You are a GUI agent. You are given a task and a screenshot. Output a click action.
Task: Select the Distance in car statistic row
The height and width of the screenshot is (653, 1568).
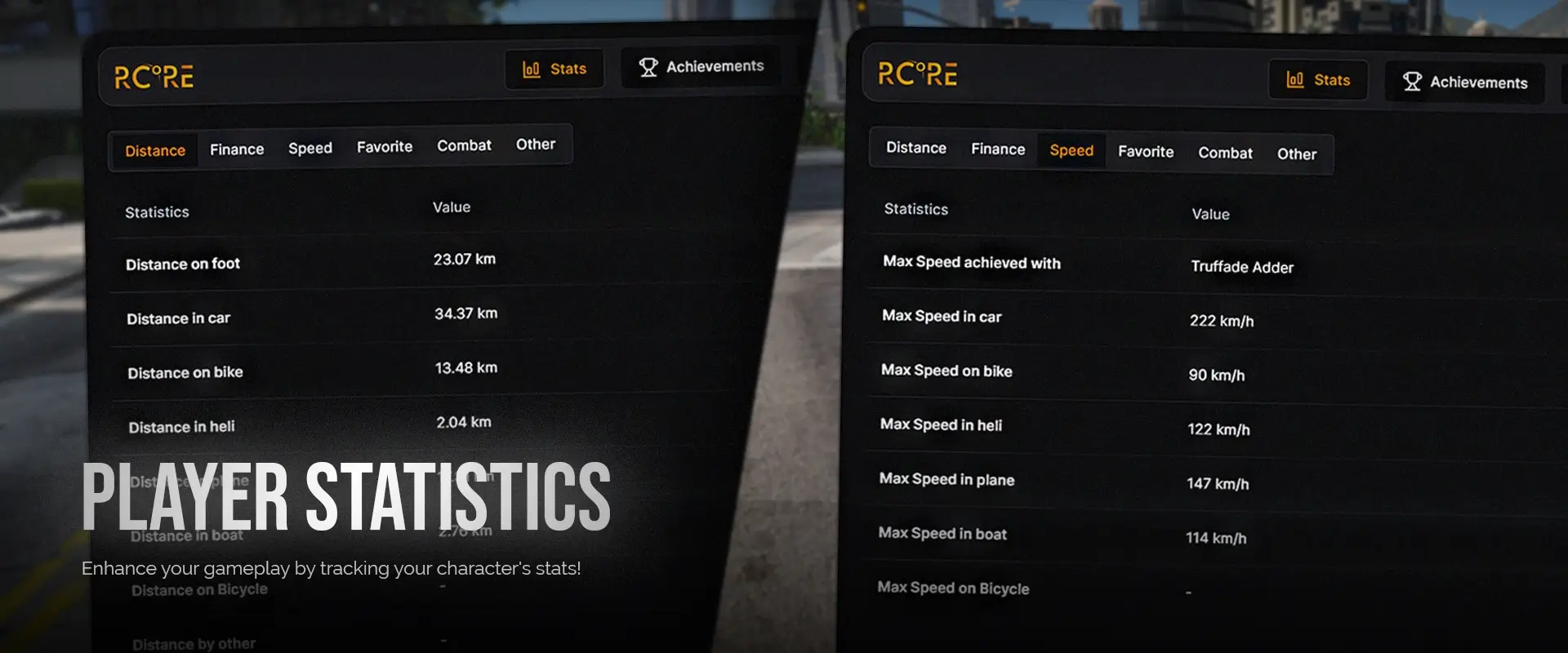[x=178, y=318]
